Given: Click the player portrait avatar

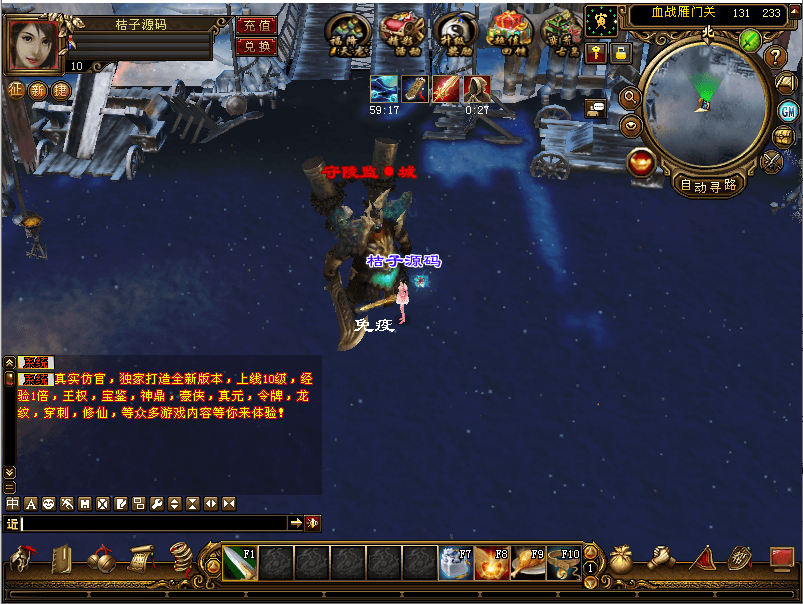Looking at the screenshot, I should pyautogui.click(x=32, y=44).
